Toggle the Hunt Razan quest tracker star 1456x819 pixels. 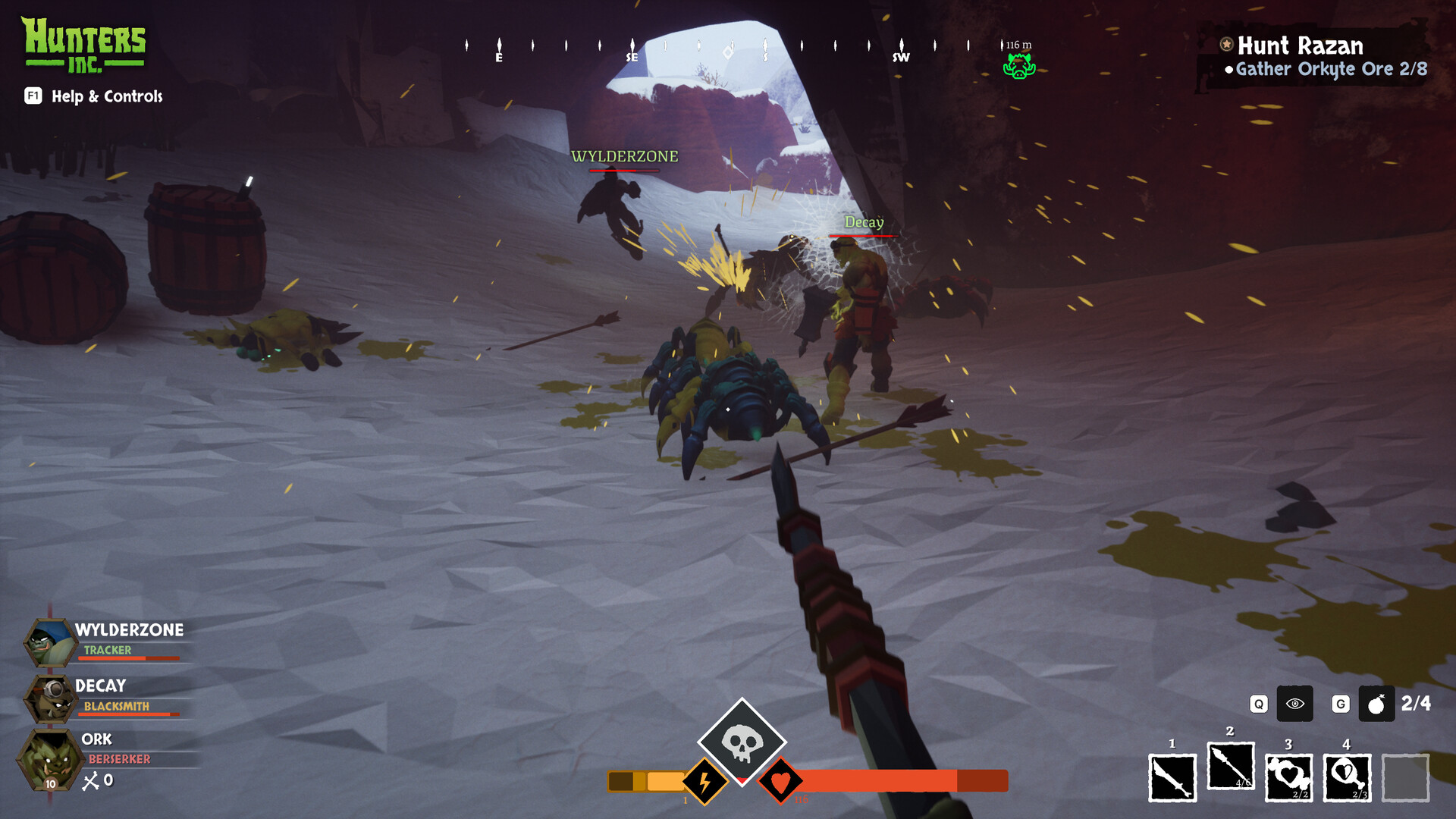1225,45
